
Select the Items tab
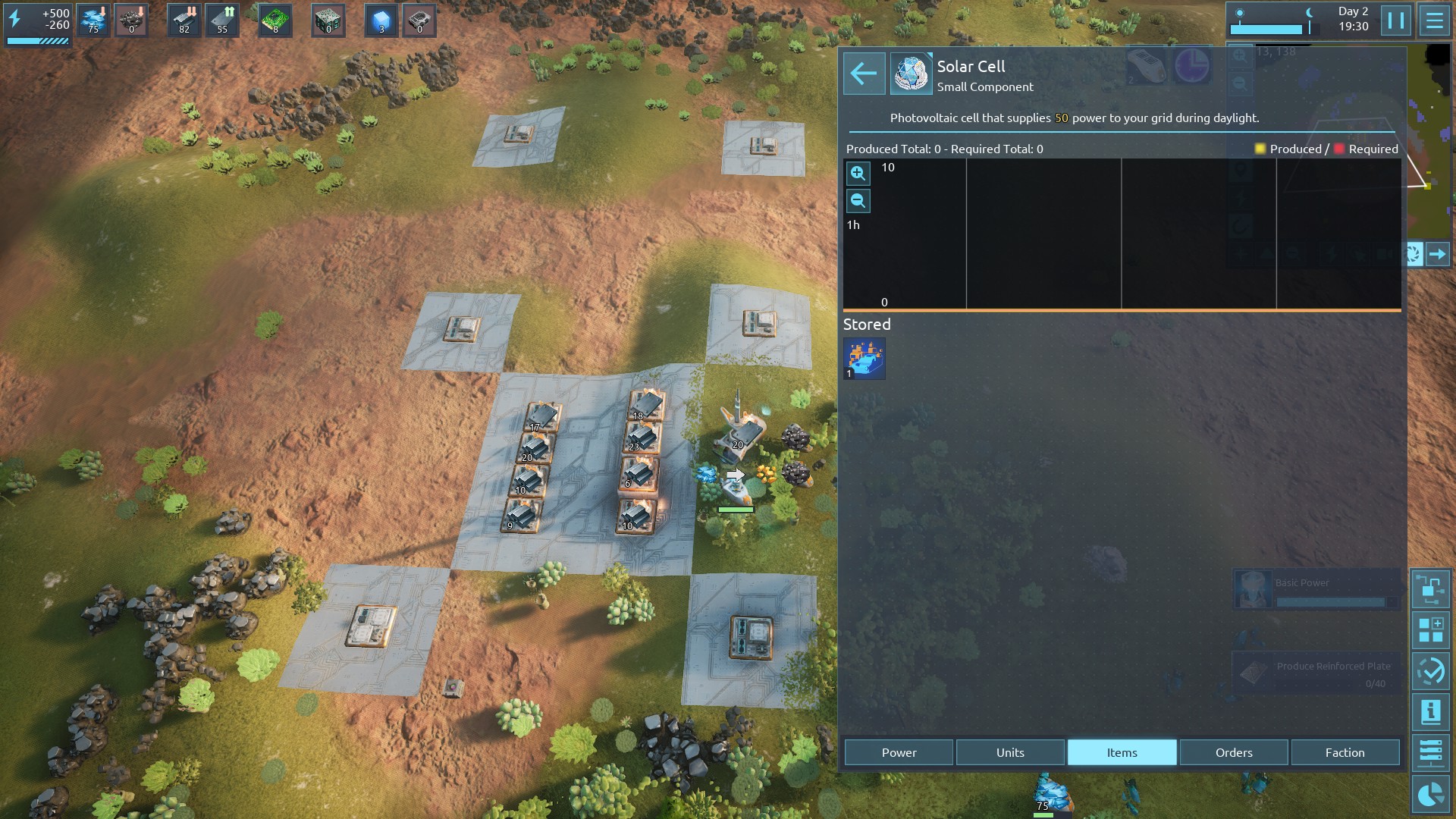click(x=1122, y=752)
